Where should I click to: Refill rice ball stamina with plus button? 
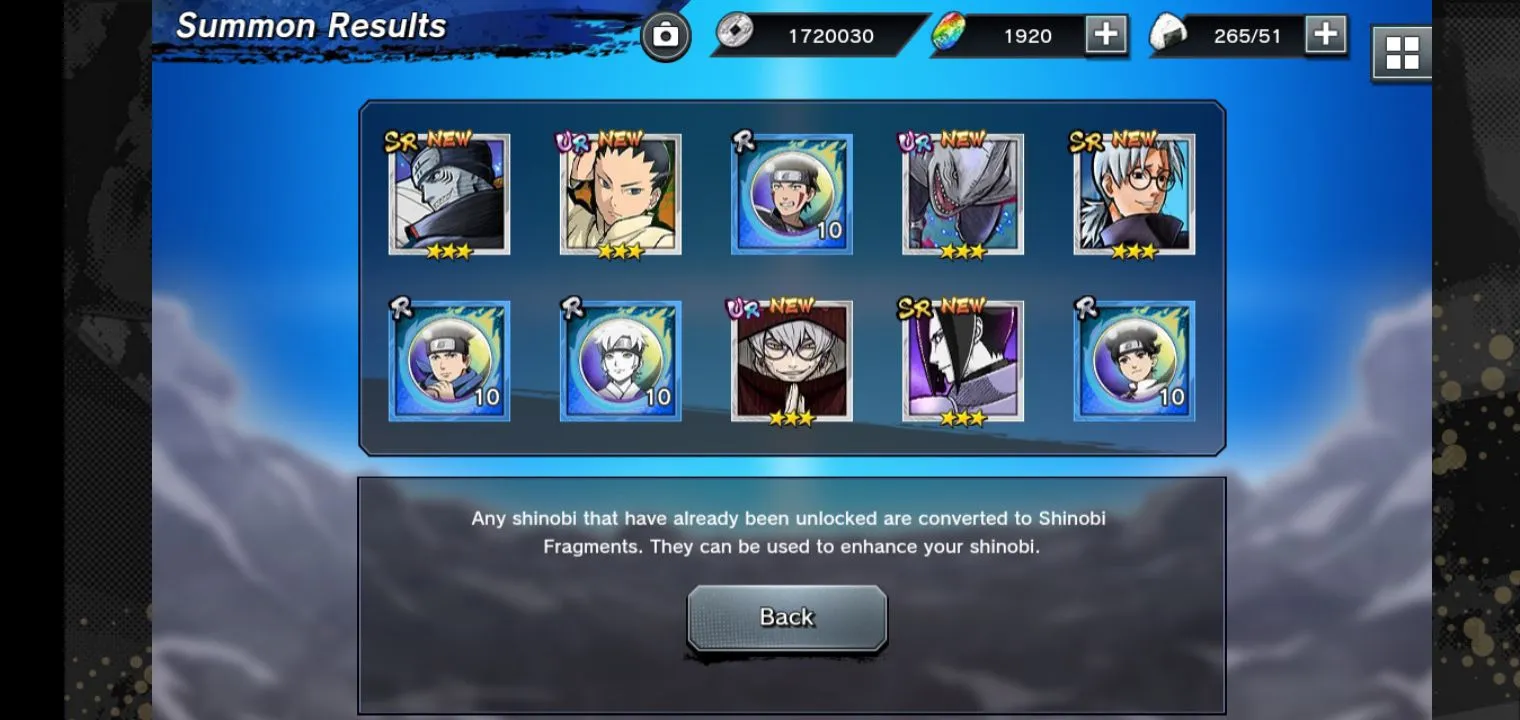[x=1325, y=35]
